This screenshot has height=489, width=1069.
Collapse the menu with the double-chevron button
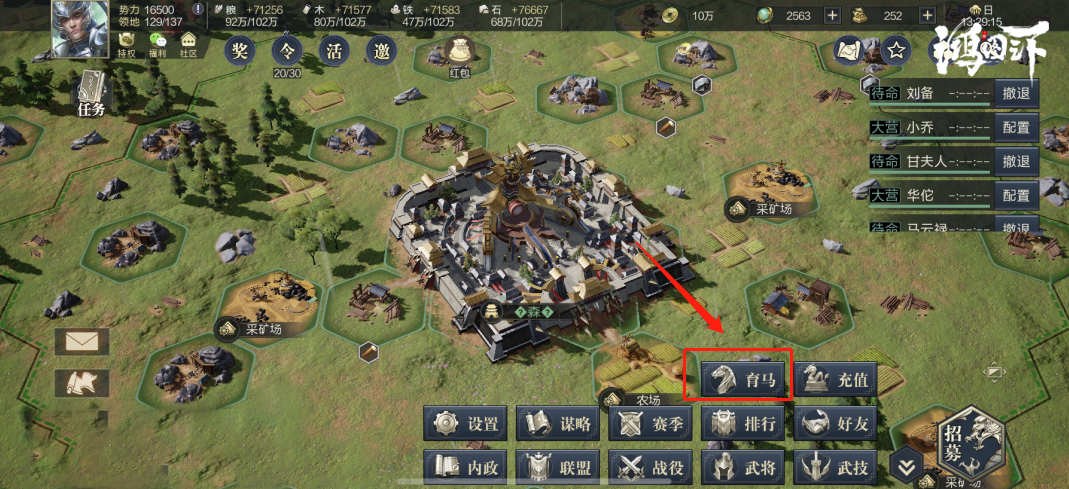(906, 466)
